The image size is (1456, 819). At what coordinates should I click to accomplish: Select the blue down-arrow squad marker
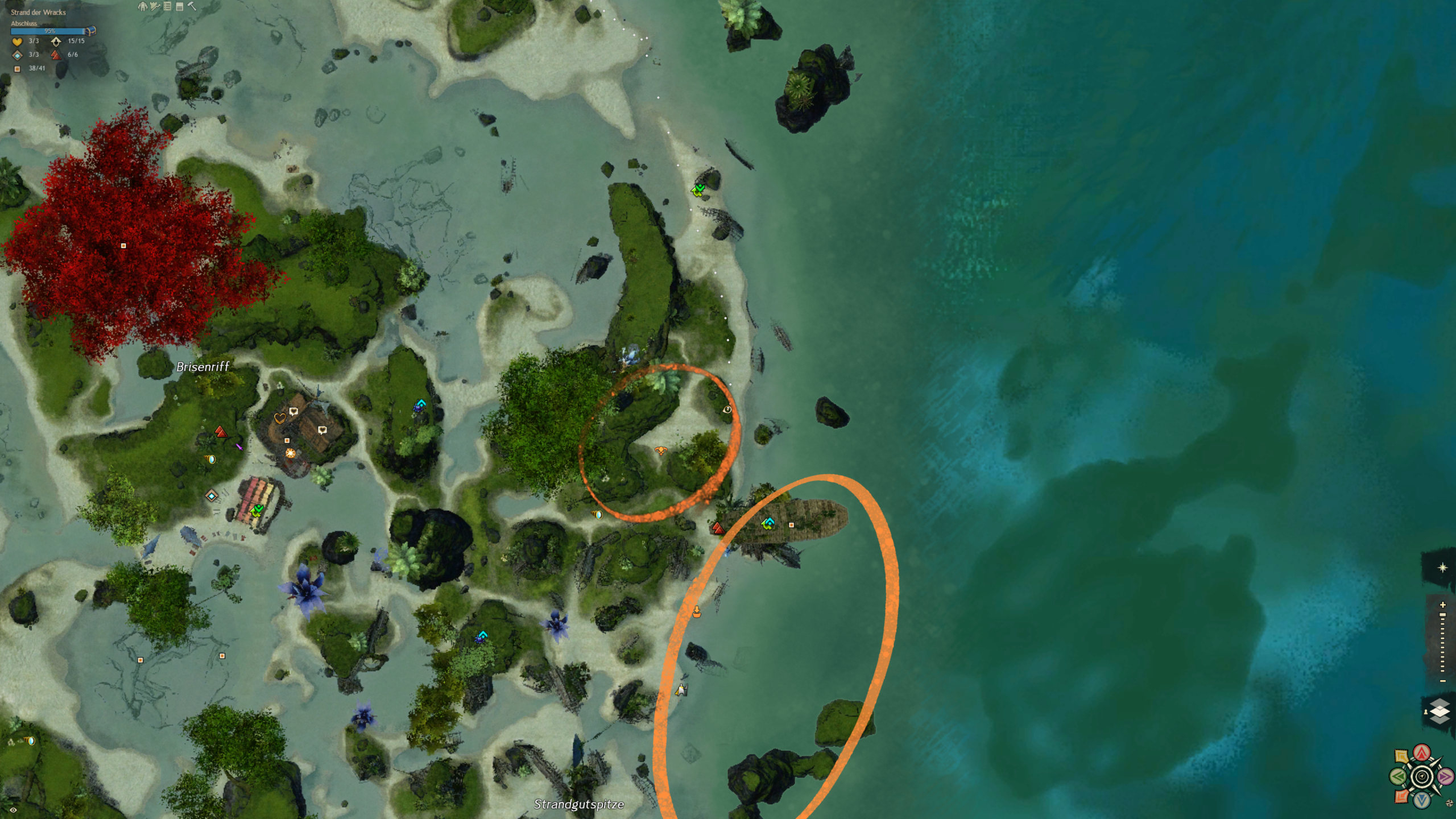pos(1422,800)
